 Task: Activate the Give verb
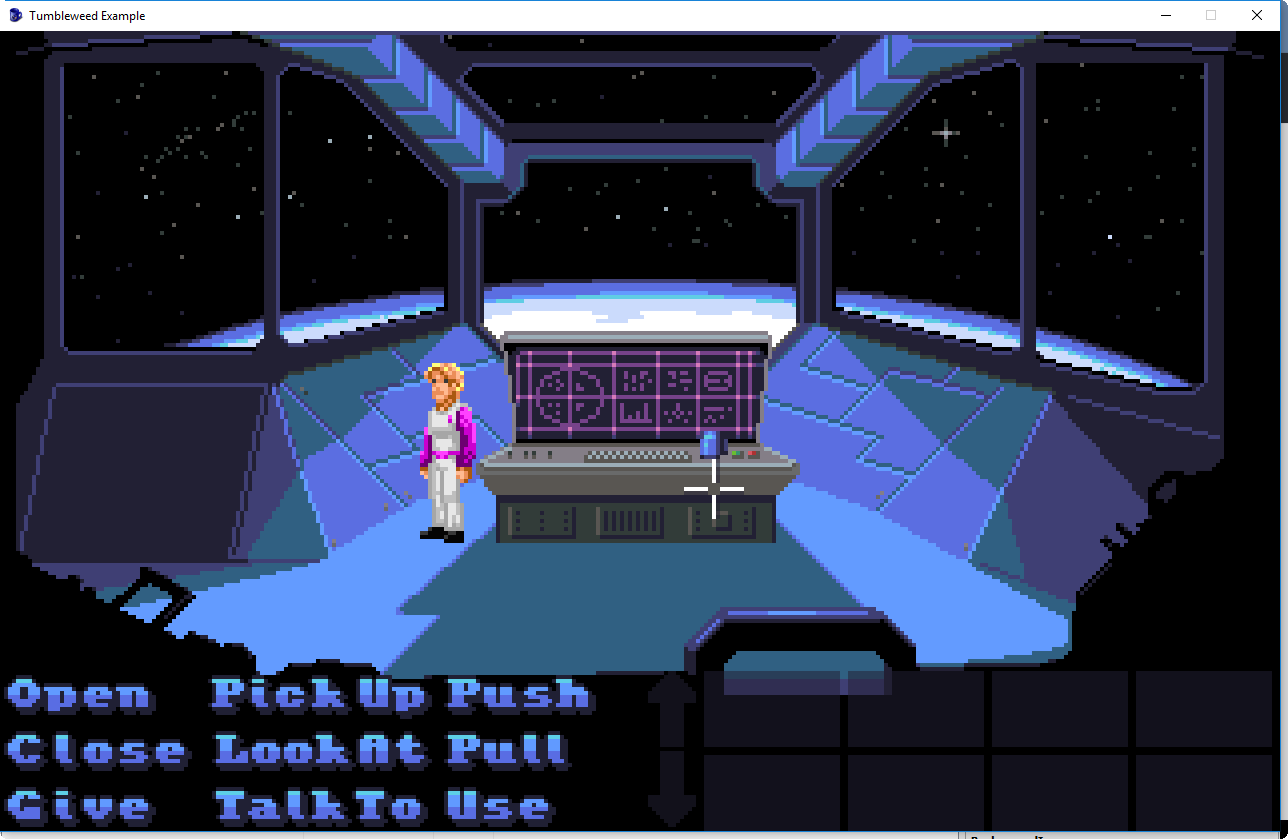(x=80, y=806)
